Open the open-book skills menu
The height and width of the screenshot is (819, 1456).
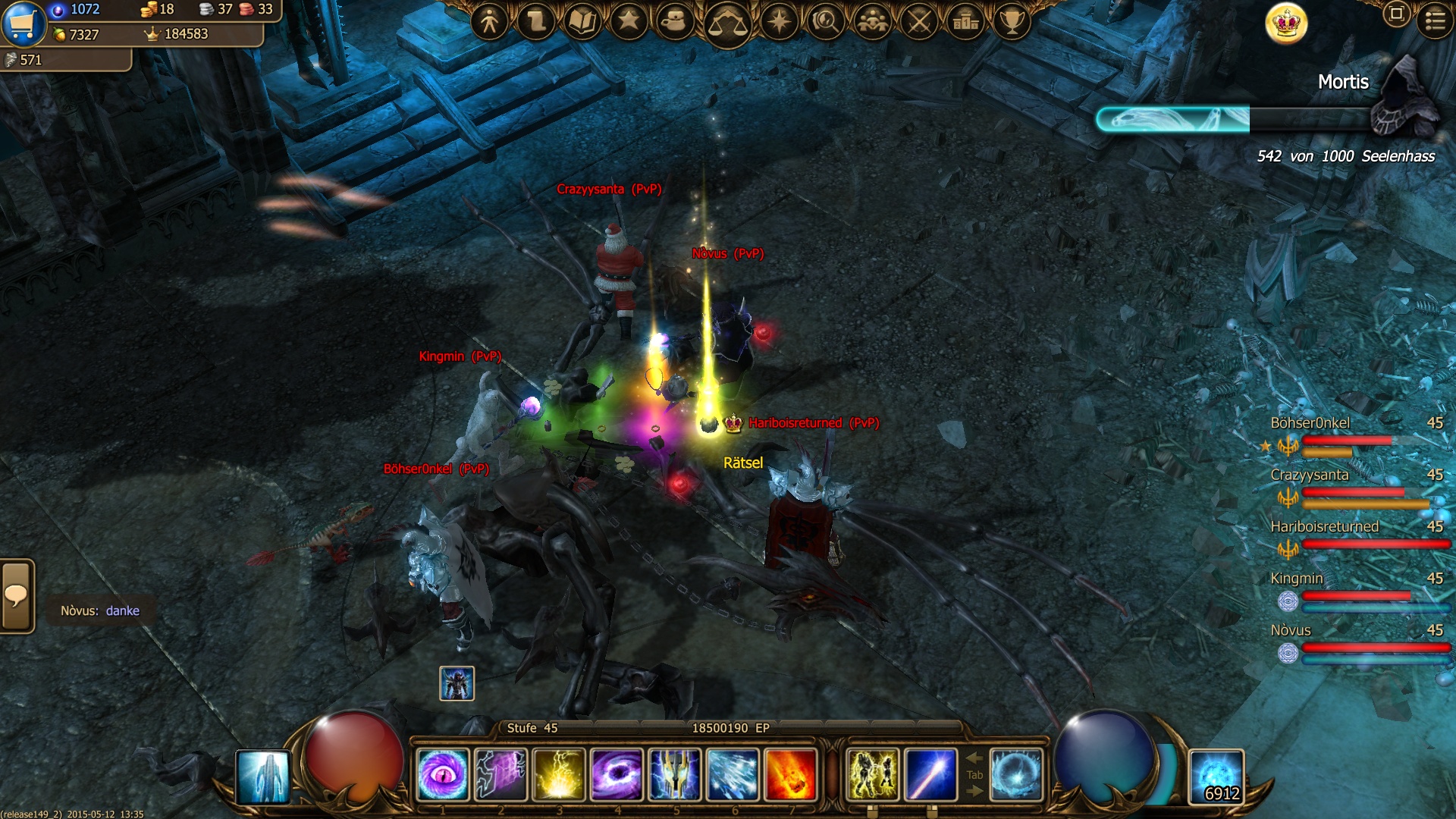582,22
